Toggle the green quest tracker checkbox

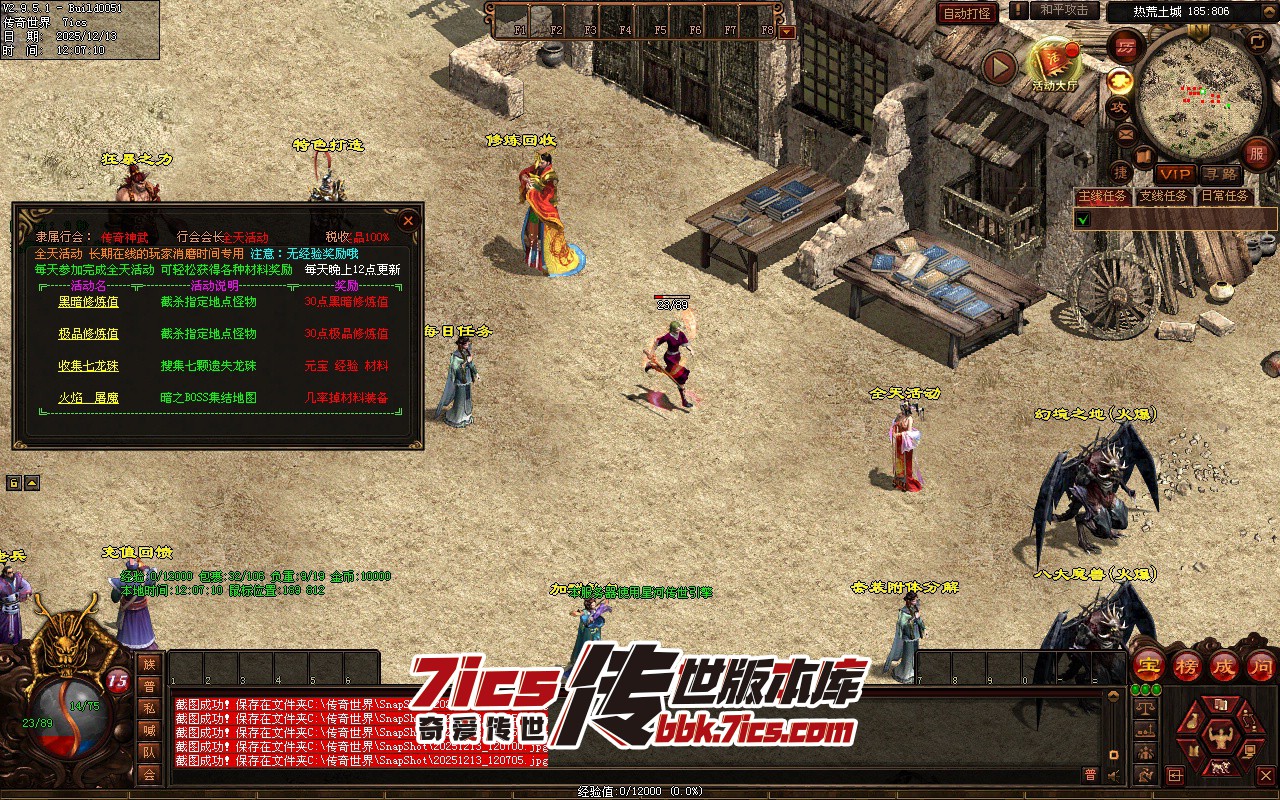pos(1084,219)
